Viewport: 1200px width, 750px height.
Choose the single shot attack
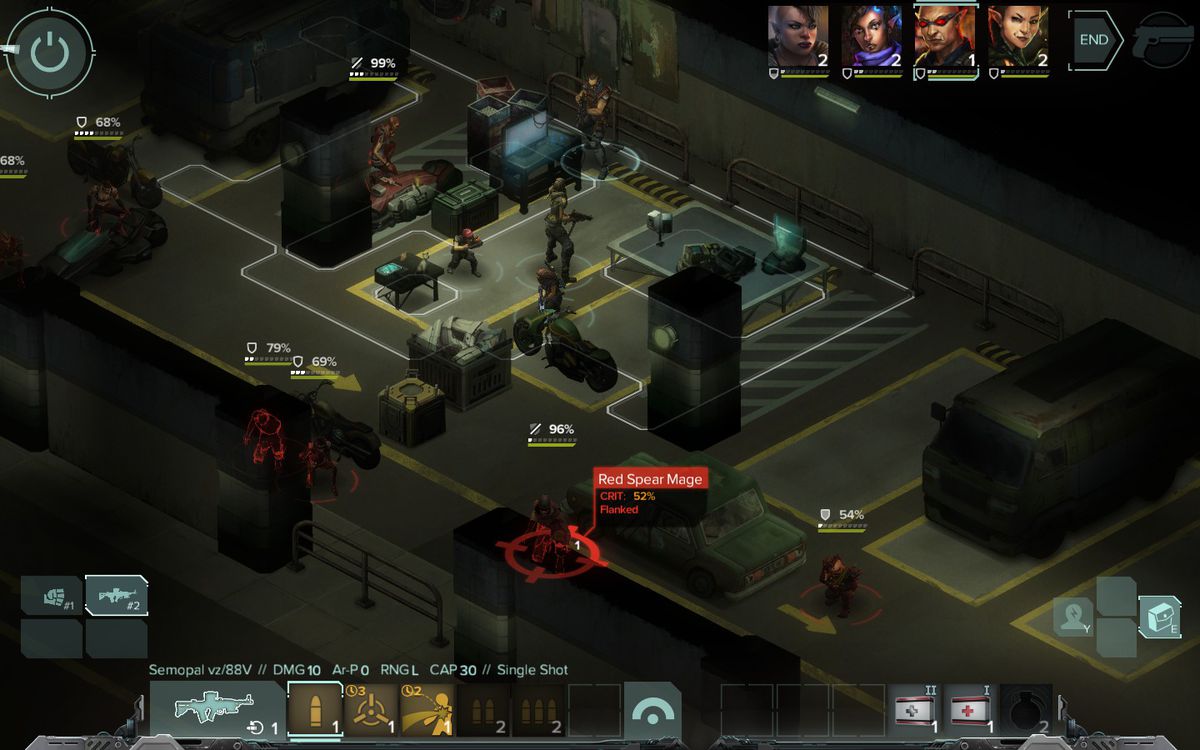(x=314, y=709)
